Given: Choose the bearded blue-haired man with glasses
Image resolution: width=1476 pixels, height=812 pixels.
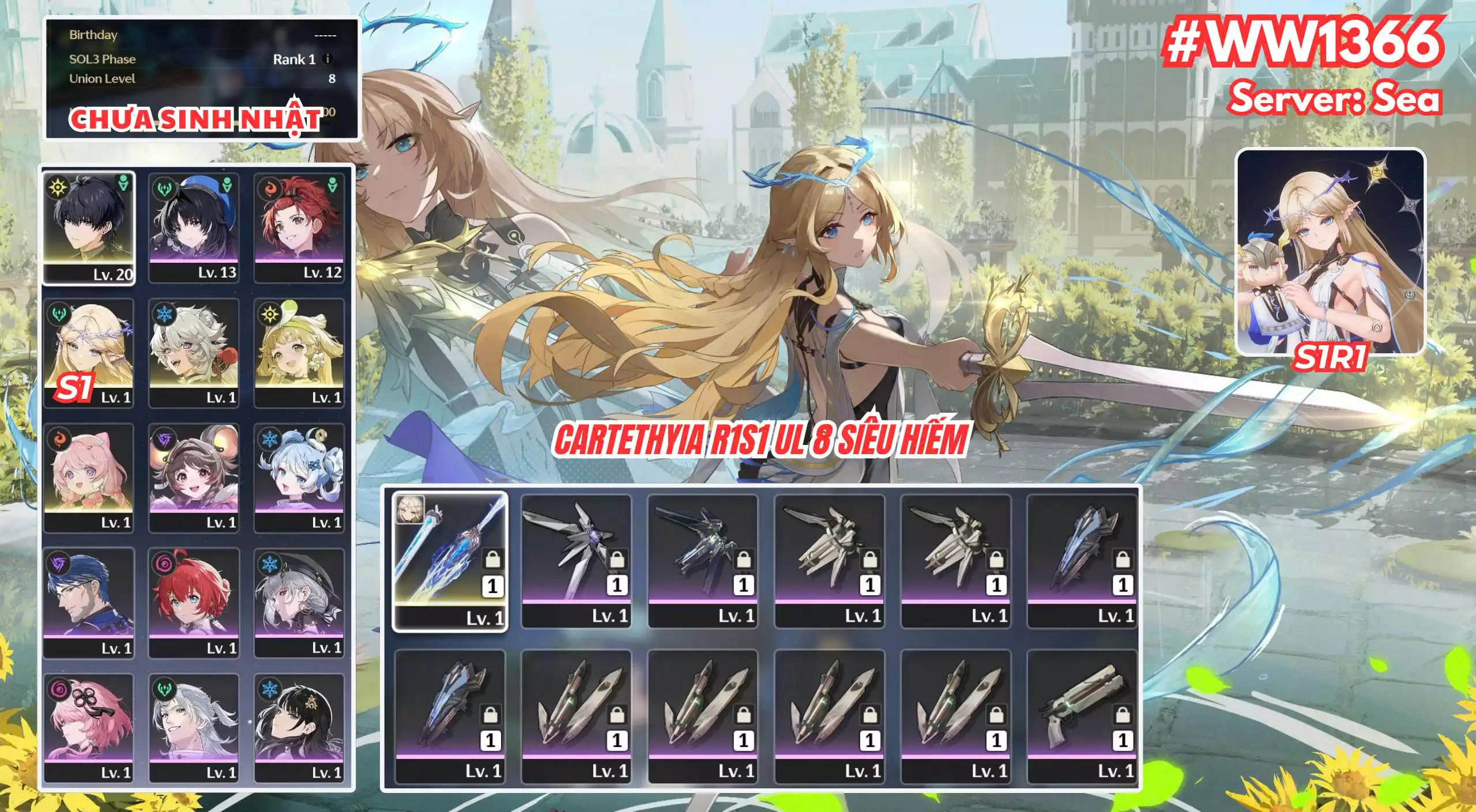Looking at the screenshot, I should 89,603.
